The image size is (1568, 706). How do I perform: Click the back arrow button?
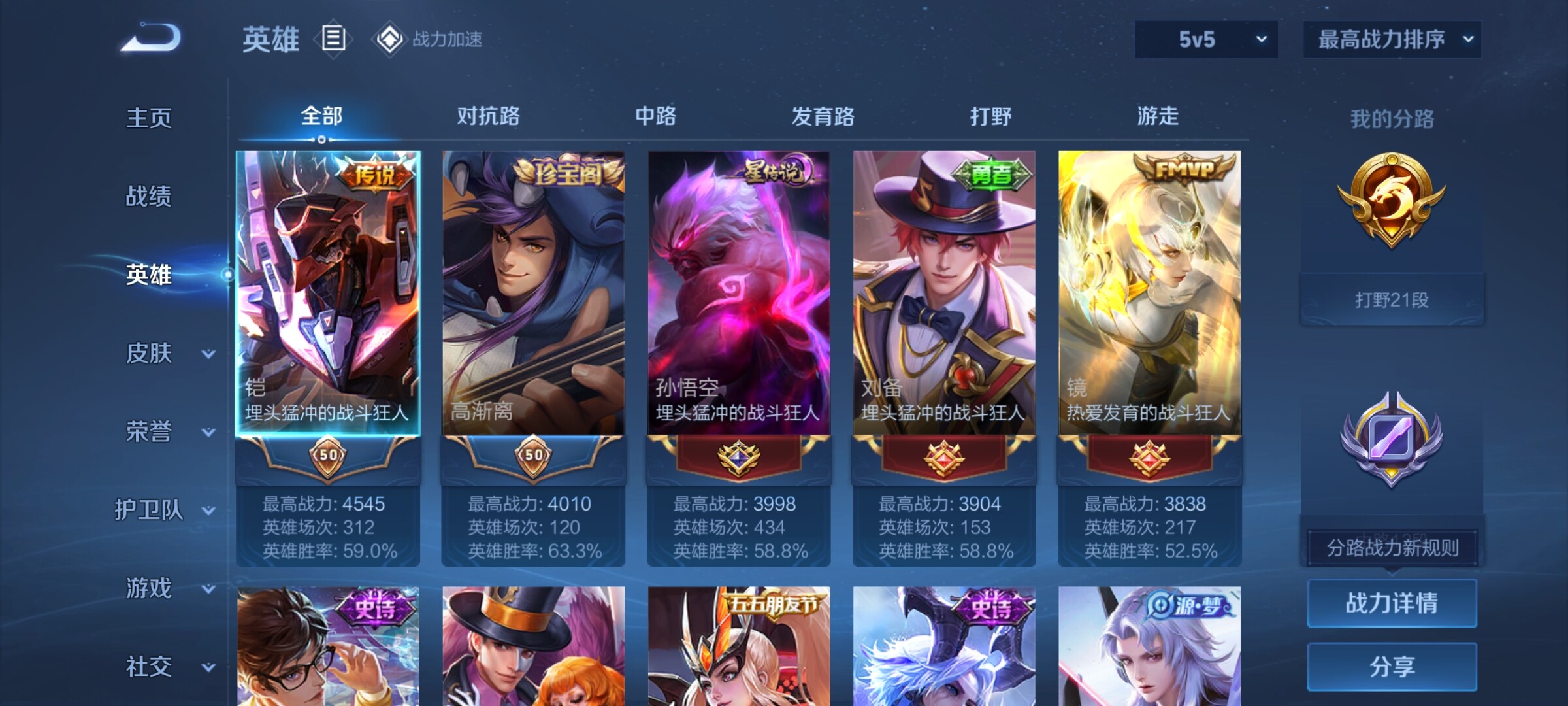(x=150, y=38)
